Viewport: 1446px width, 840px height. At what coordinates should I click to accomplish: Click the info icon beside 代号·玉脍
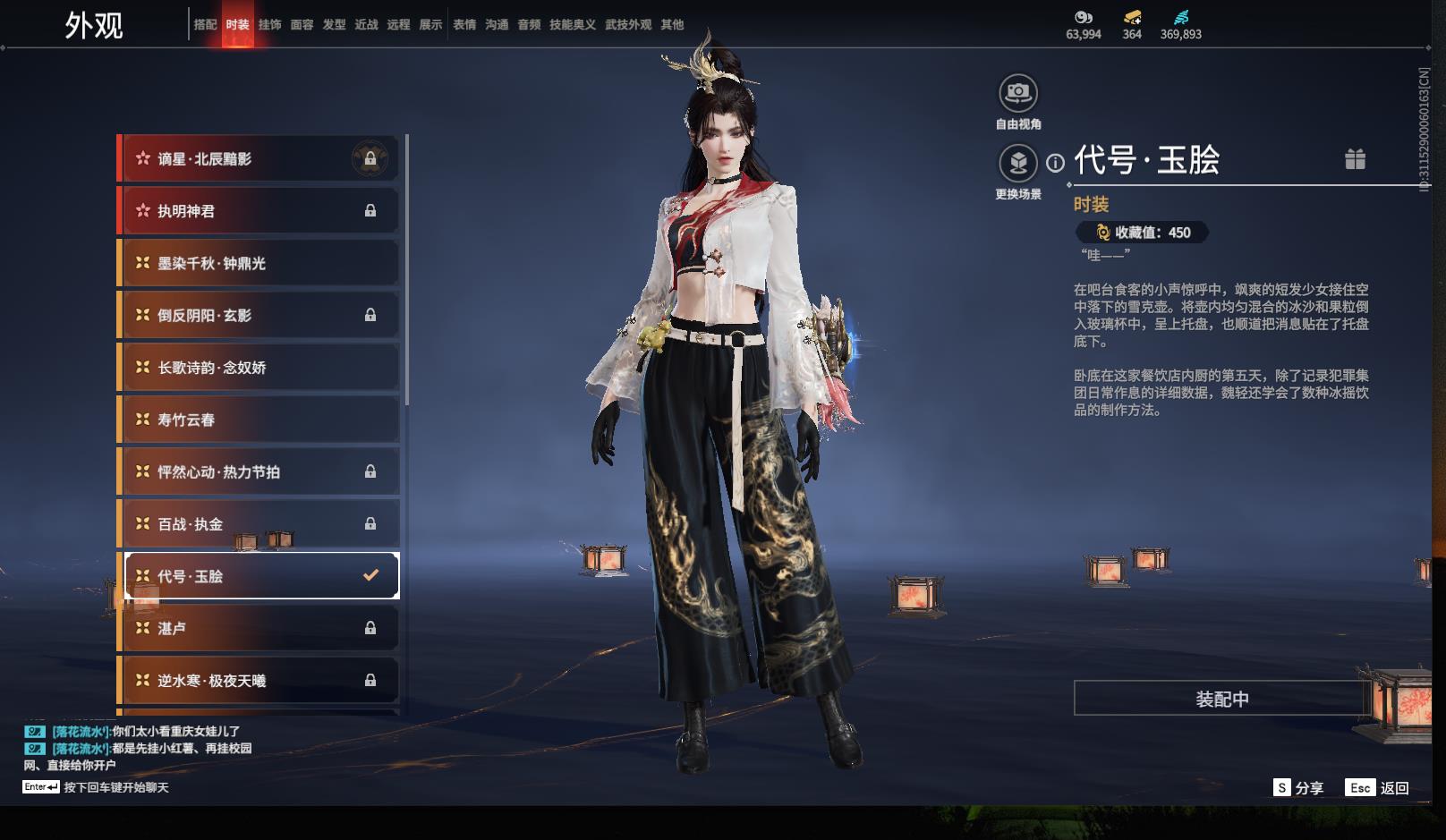1056,163
